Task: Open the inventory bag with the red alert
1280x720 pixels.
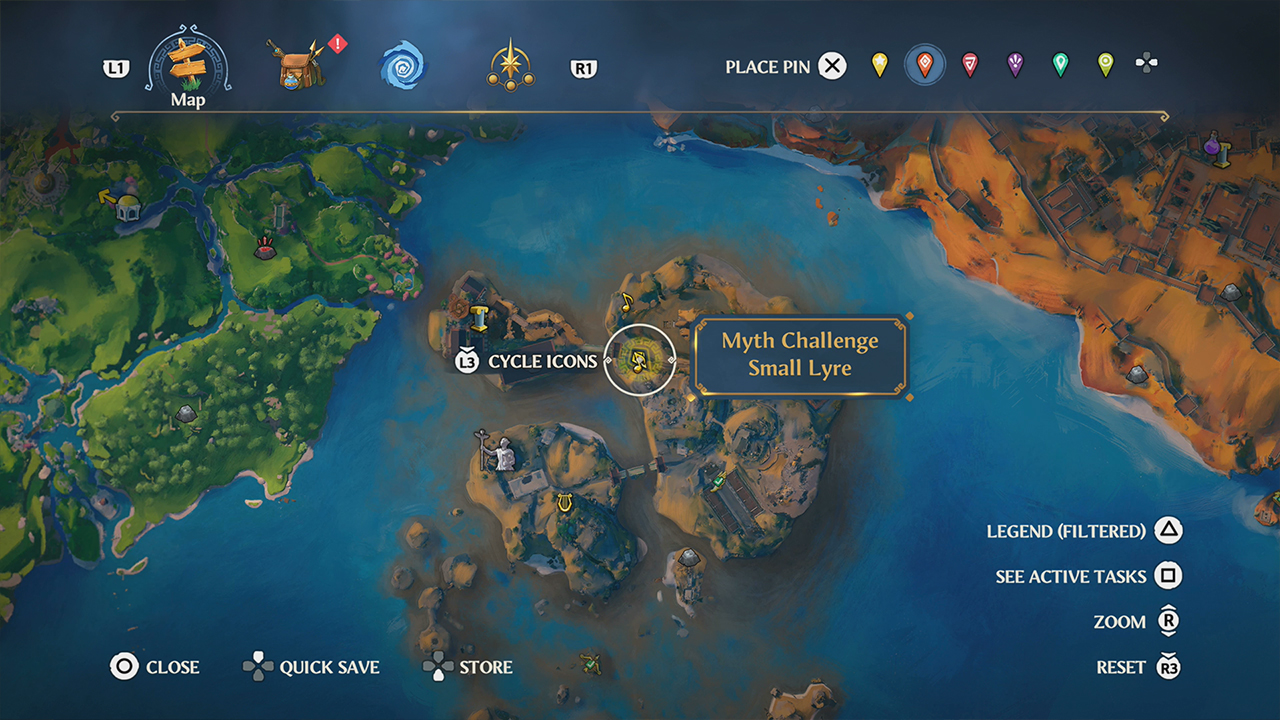Action: (x=295, y=65)
